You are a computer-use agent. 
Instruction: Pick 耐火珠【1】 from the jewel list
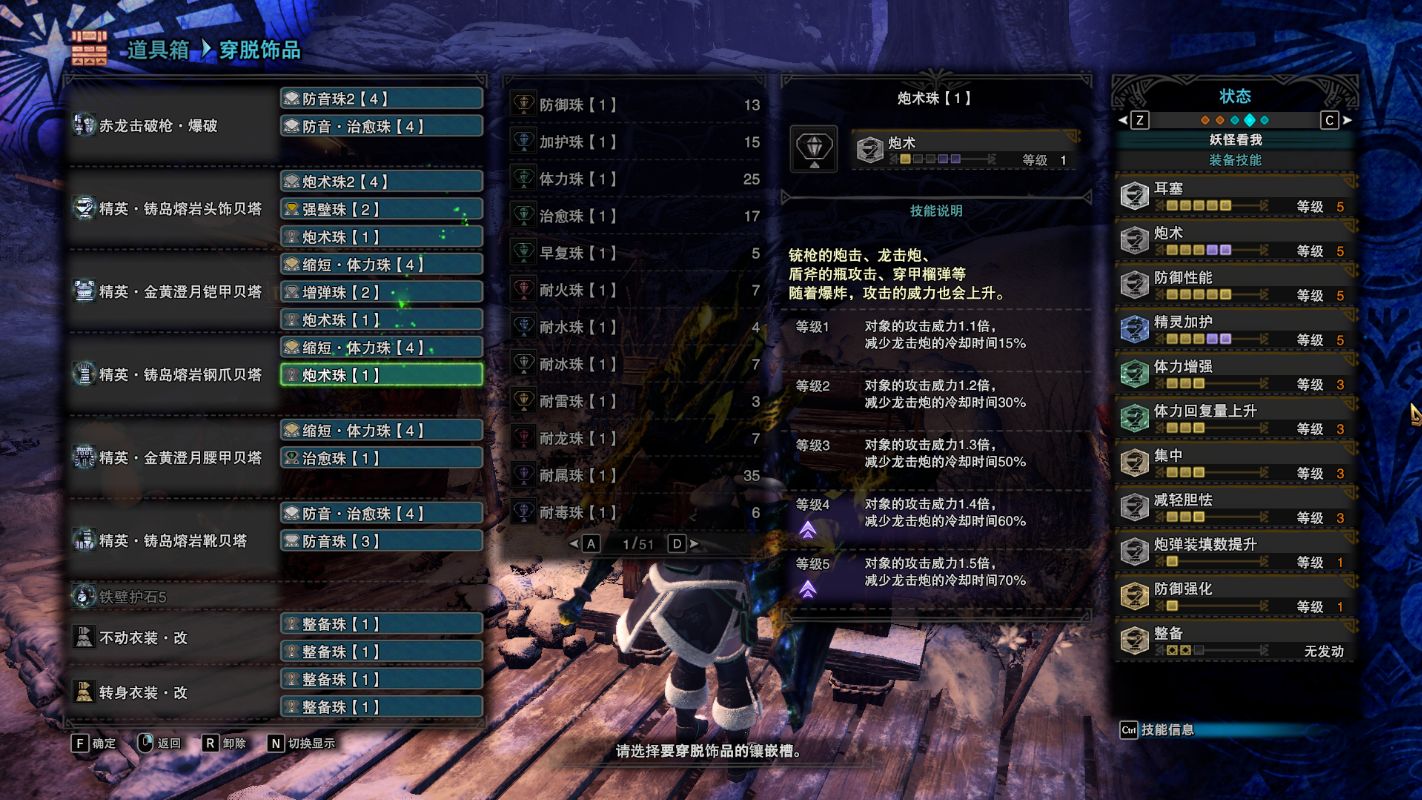tap(636, 290)
